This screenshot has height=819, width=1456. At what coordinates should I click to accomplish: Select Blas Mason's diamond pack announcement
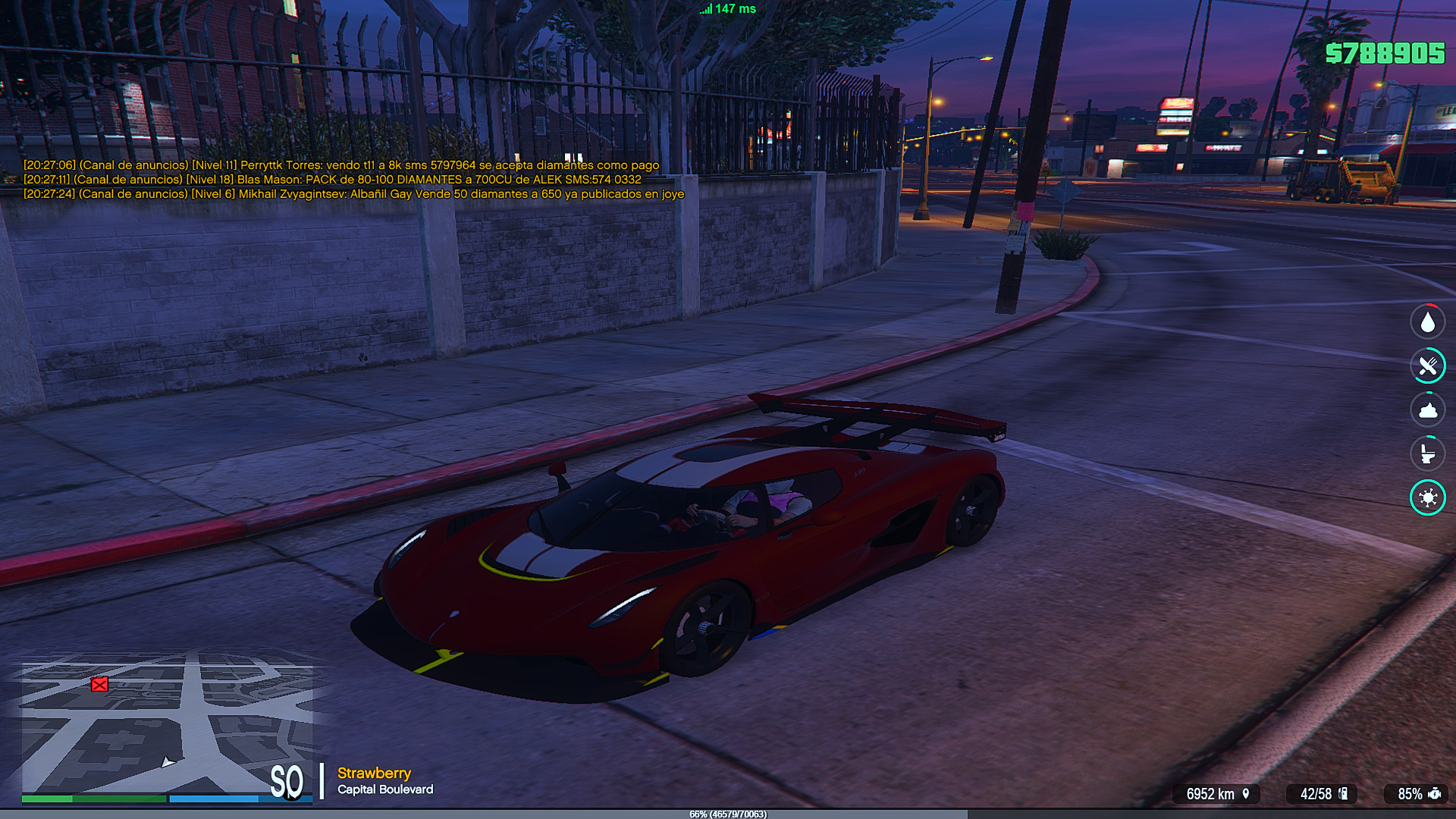point(332,180)
